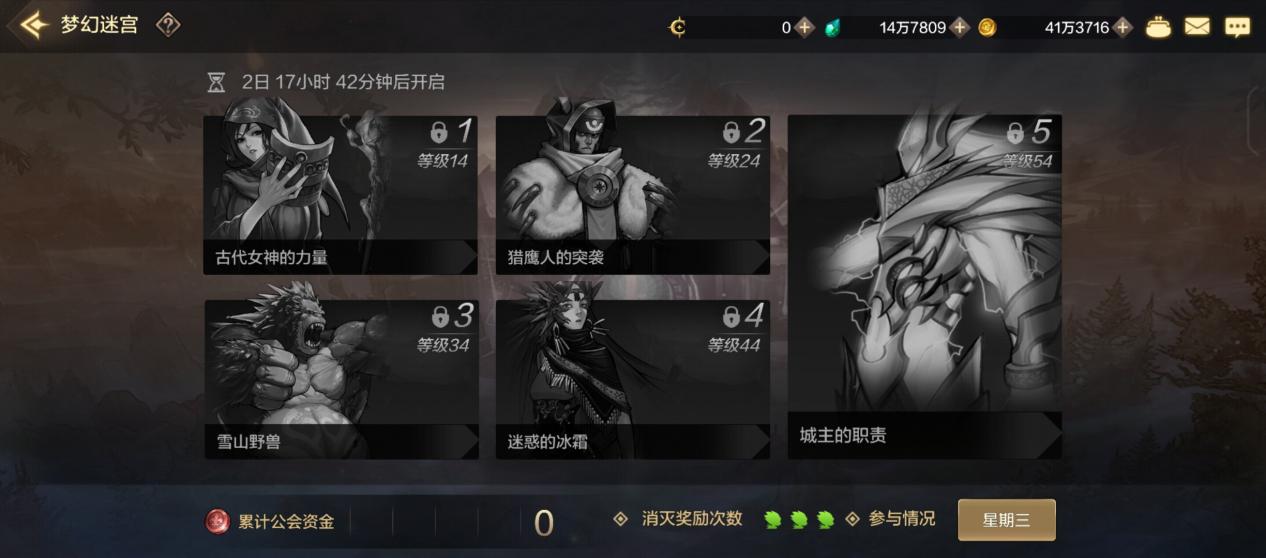Select stage 1 古代女神的力量
The height and width of the screenshot is (558, 1266).
click(x=340, y=195)
